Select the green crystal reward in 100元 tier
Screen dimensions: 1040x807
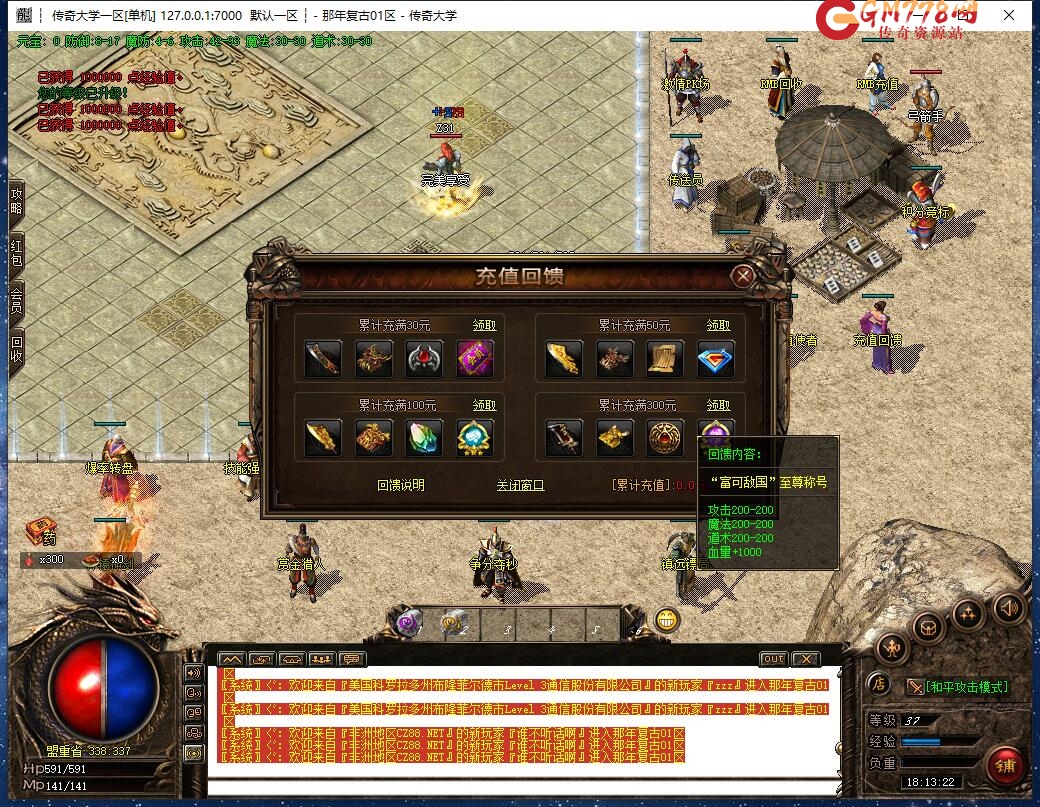pos(424,438)
